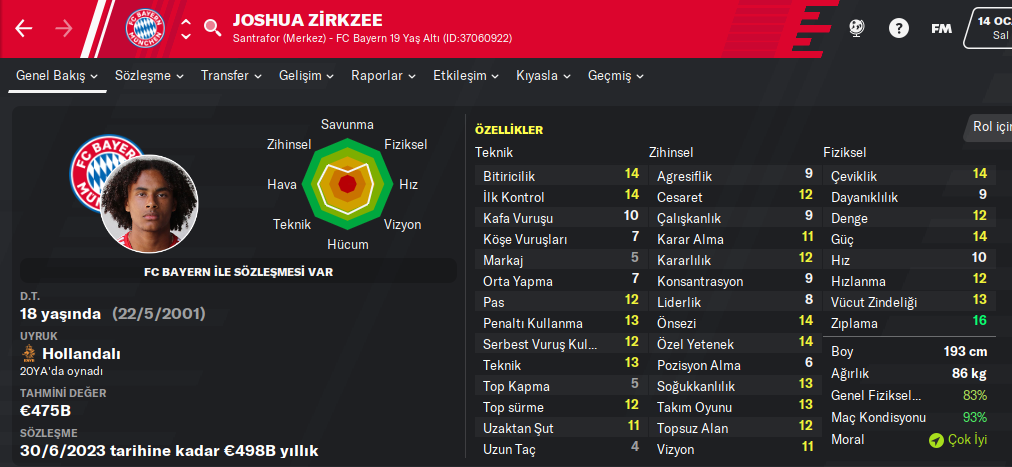Choose the Kıyasla tab
The width and height of the screenshot is (1012, 467).
[x=544, y=76]
